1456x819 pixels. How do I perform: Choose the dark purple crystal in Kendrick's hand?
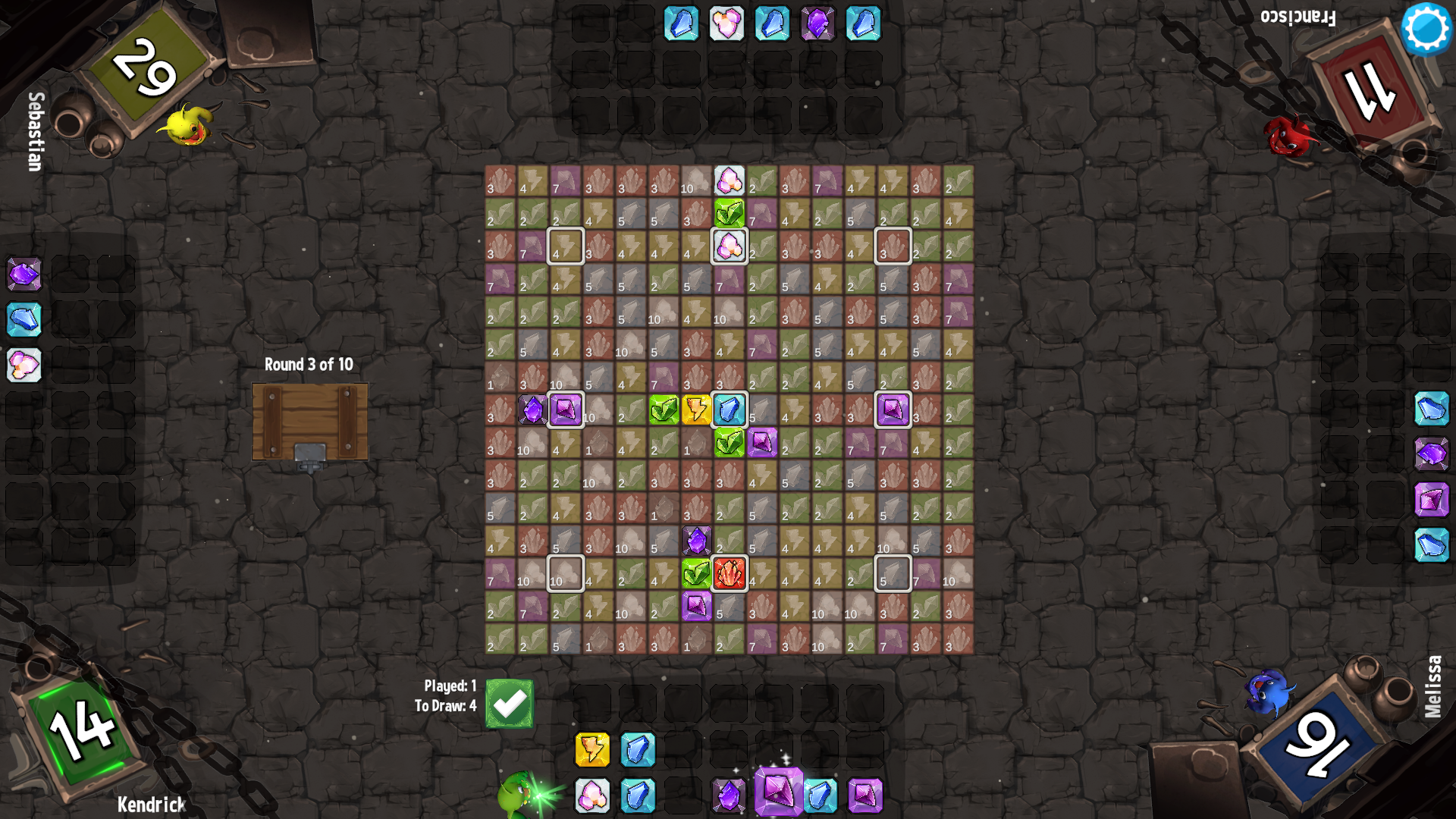click(729, 795)
